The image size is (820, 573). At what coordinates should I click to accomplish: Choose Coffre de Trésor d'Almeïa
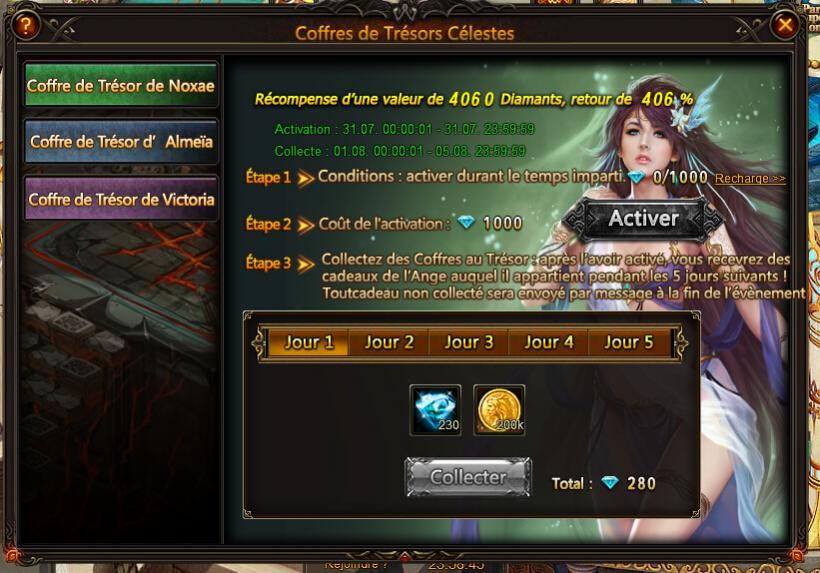pos(121,142)
